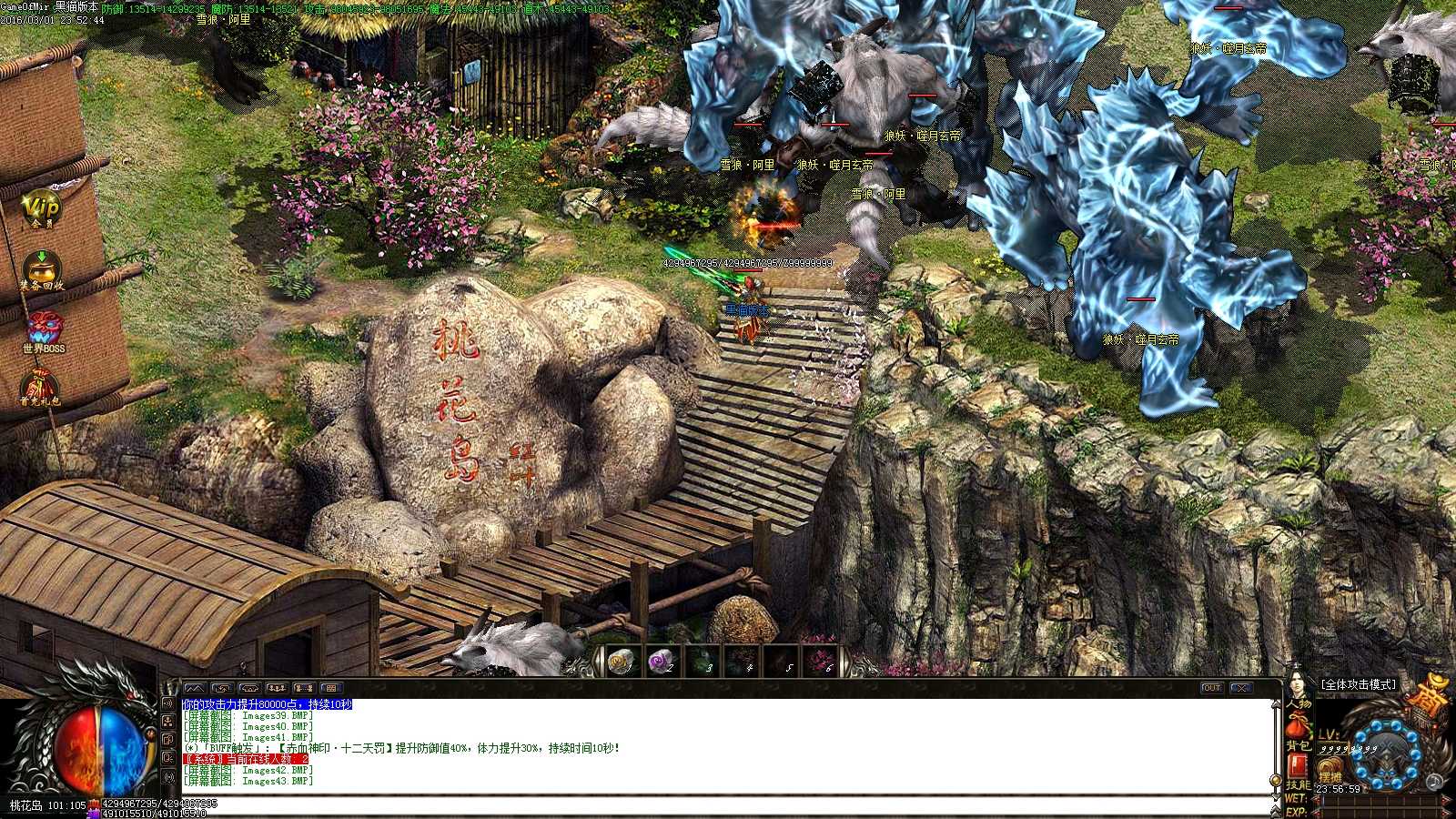Click the up arrow above the map scrollbar
This screenshot has height=819, width=1456.
(x=1276, y=704)
